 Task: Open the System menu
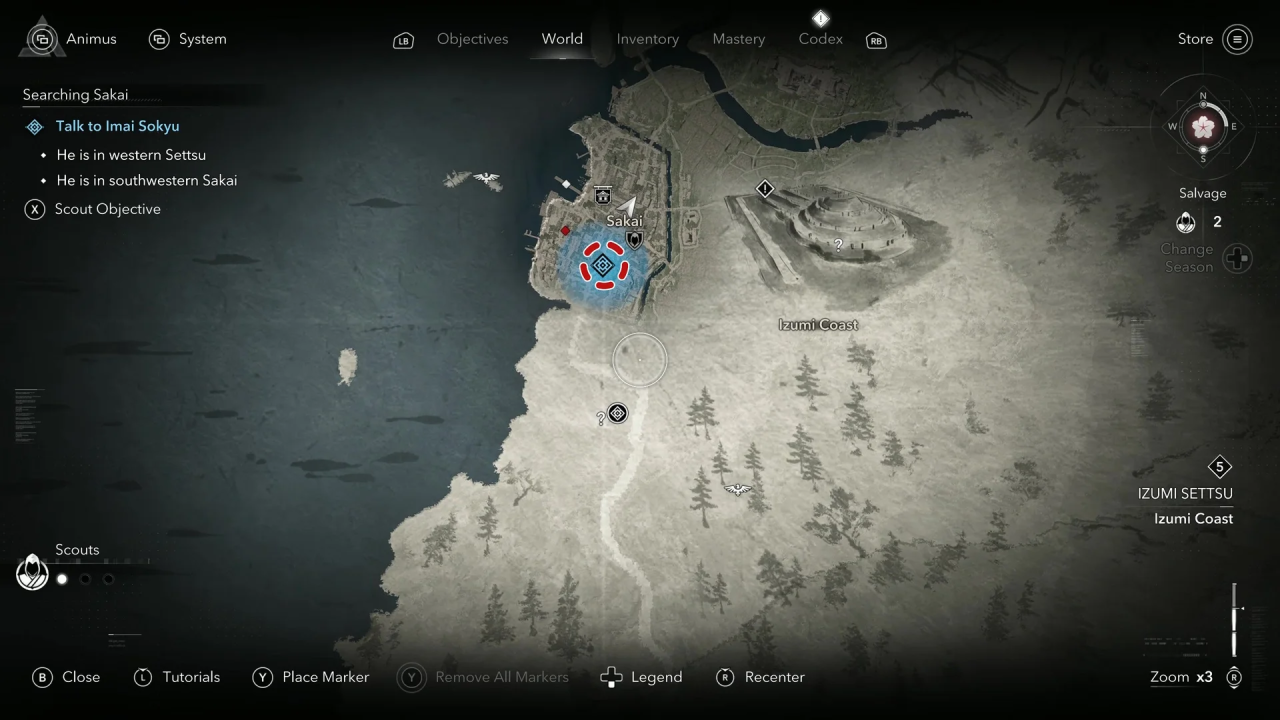(x=188, y=39)
